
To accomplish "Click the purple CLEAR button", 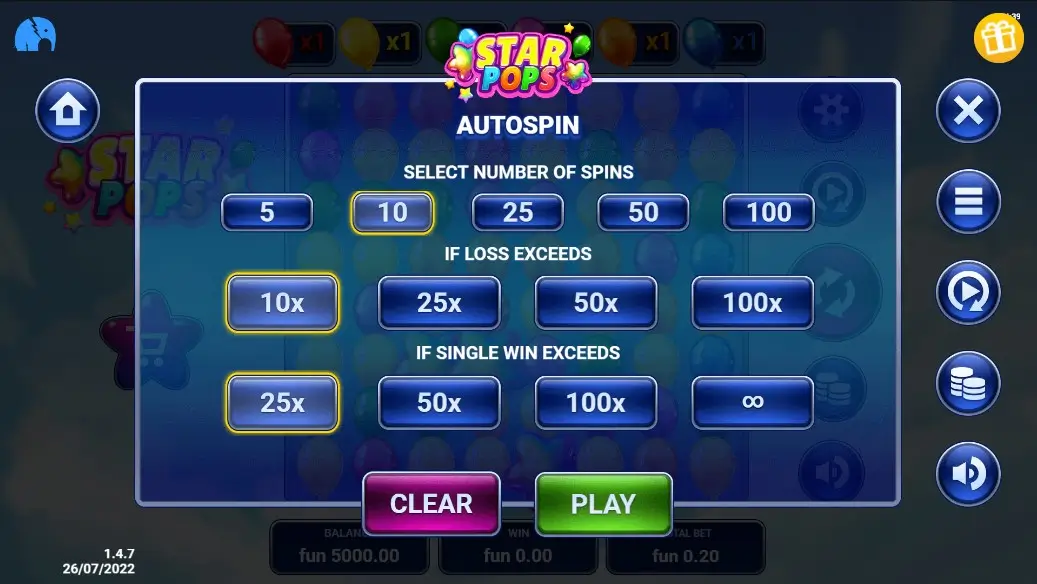I will click(x=431, y=504).
